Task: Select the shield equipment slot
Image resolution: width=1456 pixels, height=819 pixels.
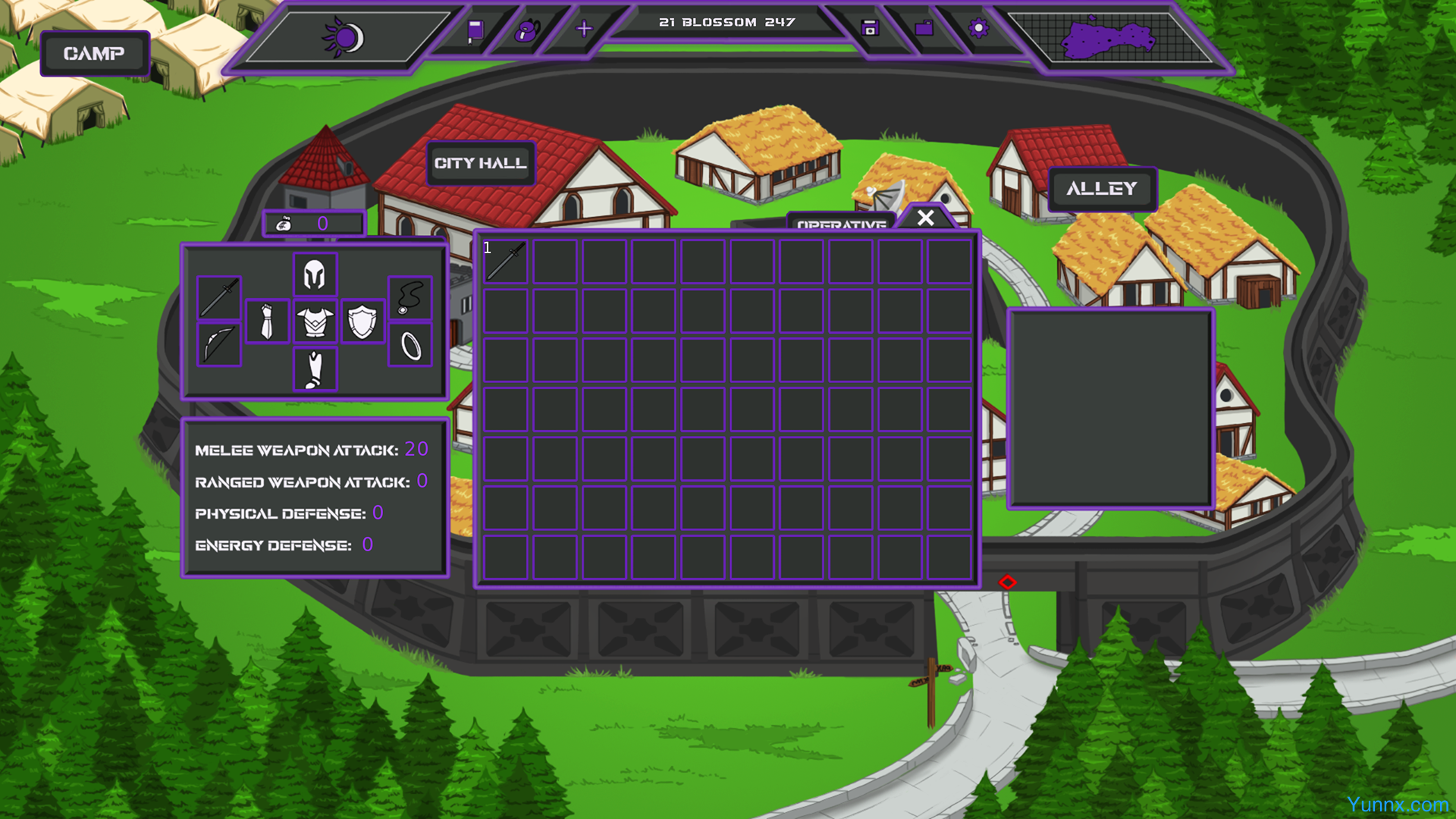Action: pyautogui.click(x=362, y=322)
